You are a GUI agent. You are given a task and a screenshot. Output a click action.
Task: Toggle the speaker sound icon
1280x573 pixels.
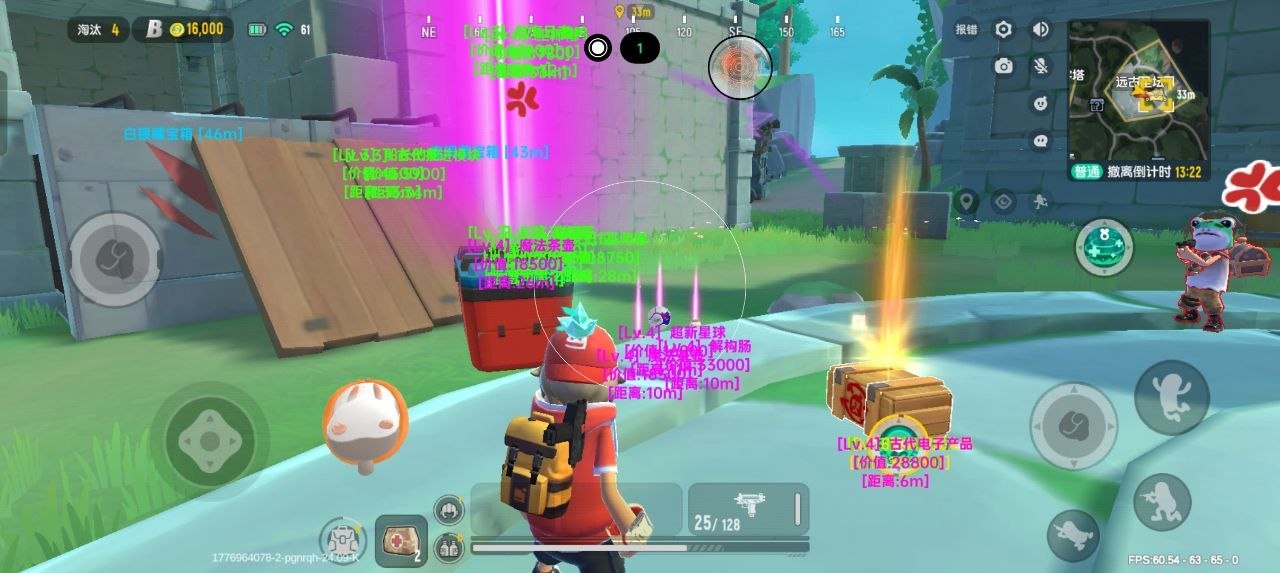pyautogui.click(x=1041, y=30)
